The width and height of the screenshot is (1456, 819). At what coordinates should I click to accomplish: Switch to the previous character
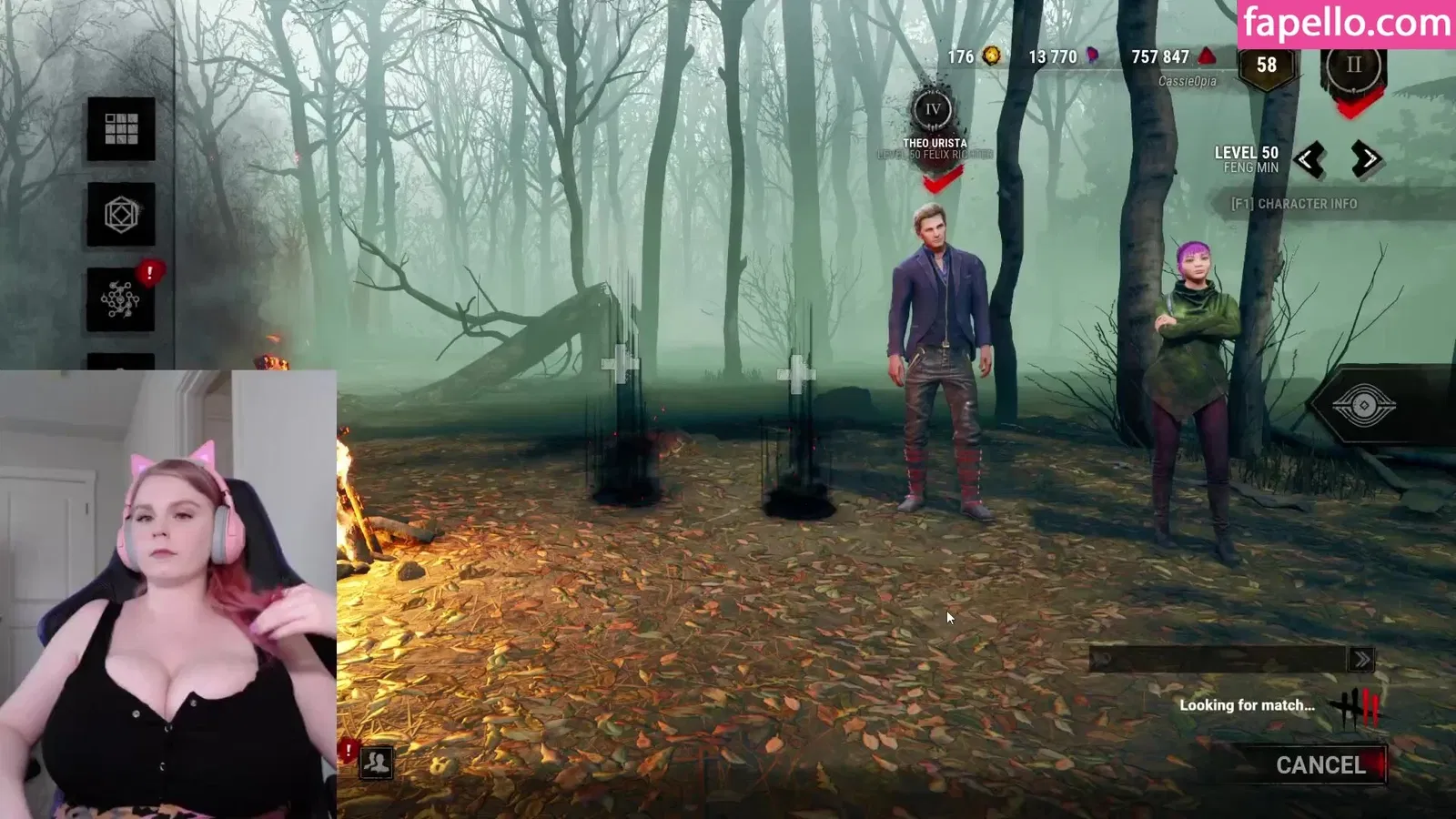[x=1309, y=160]
